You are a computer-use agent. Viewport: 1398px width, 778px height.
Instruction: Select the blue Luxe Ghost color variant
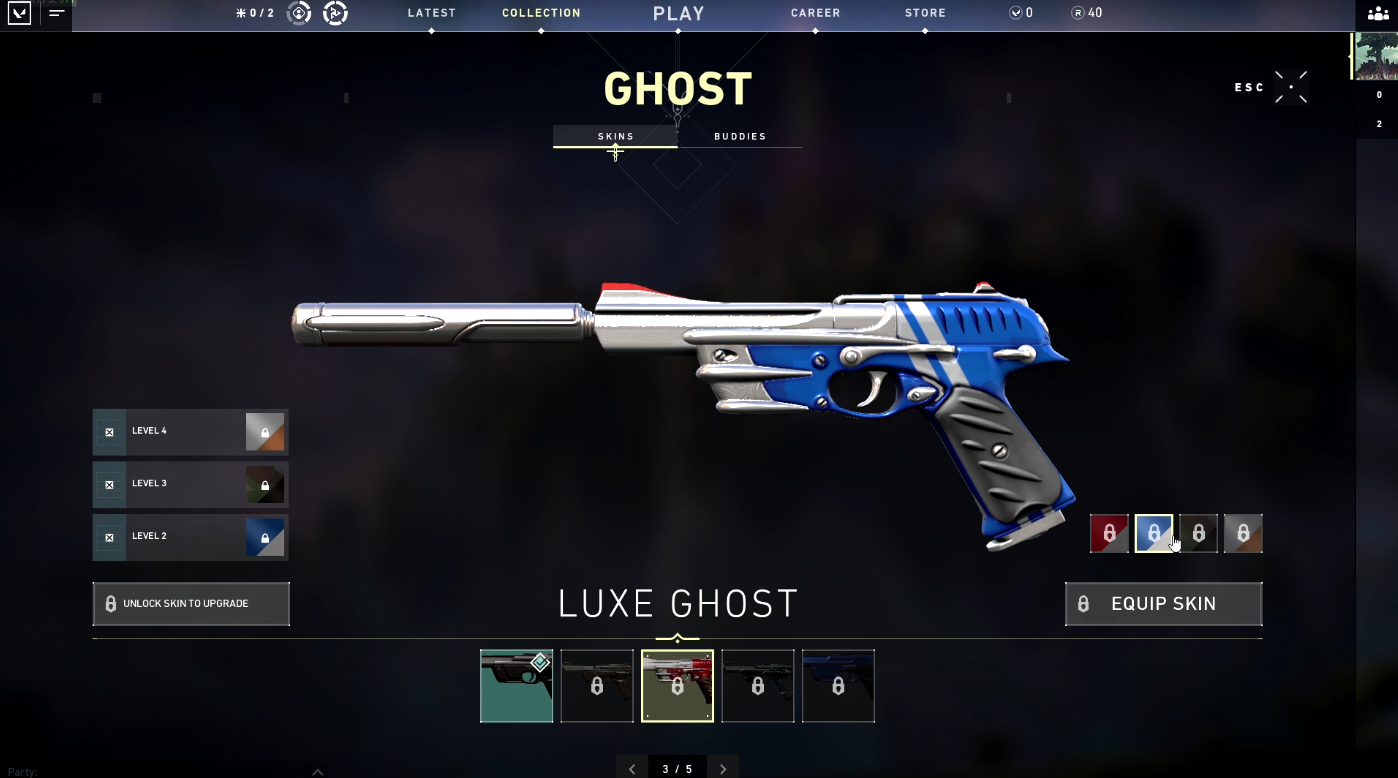[x=1155, y=533]
